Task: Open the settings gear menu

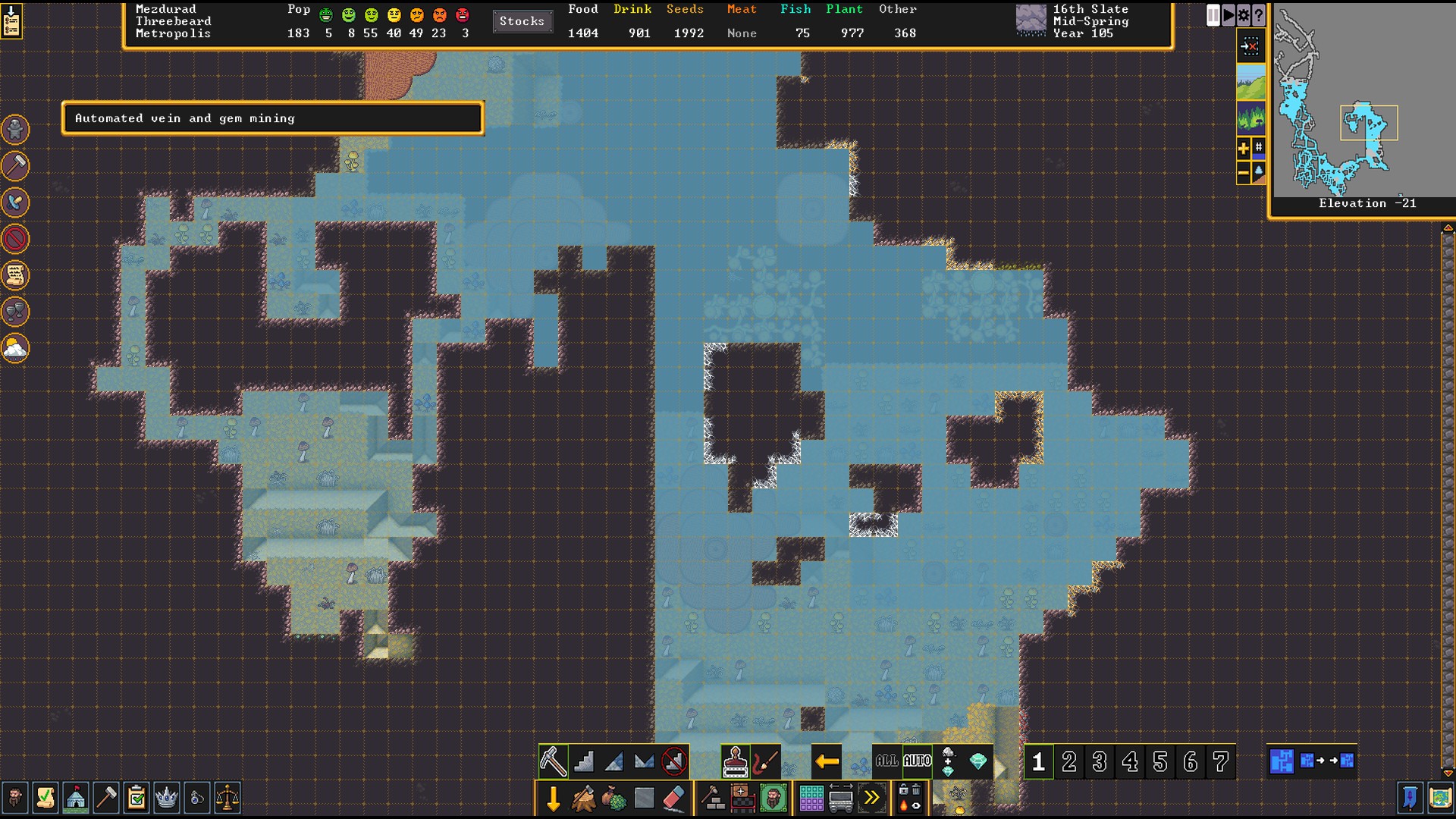Action: (x=1244, y=15)
